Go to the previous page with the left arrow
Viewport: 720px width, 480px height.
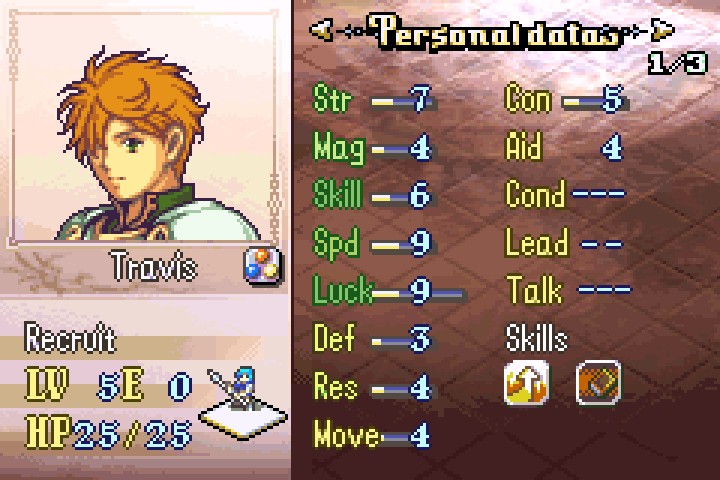click(x=322, y=31)
